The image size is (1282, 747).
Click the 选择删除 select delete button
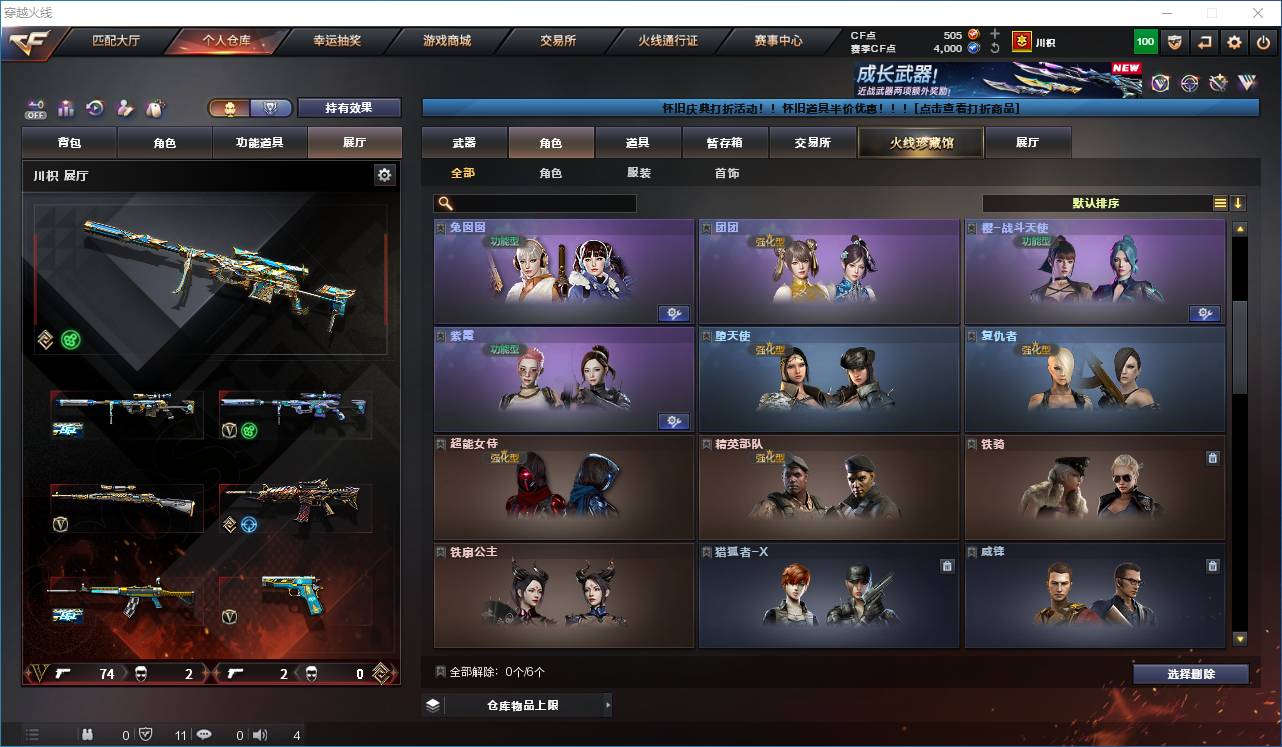point(1190,674)
